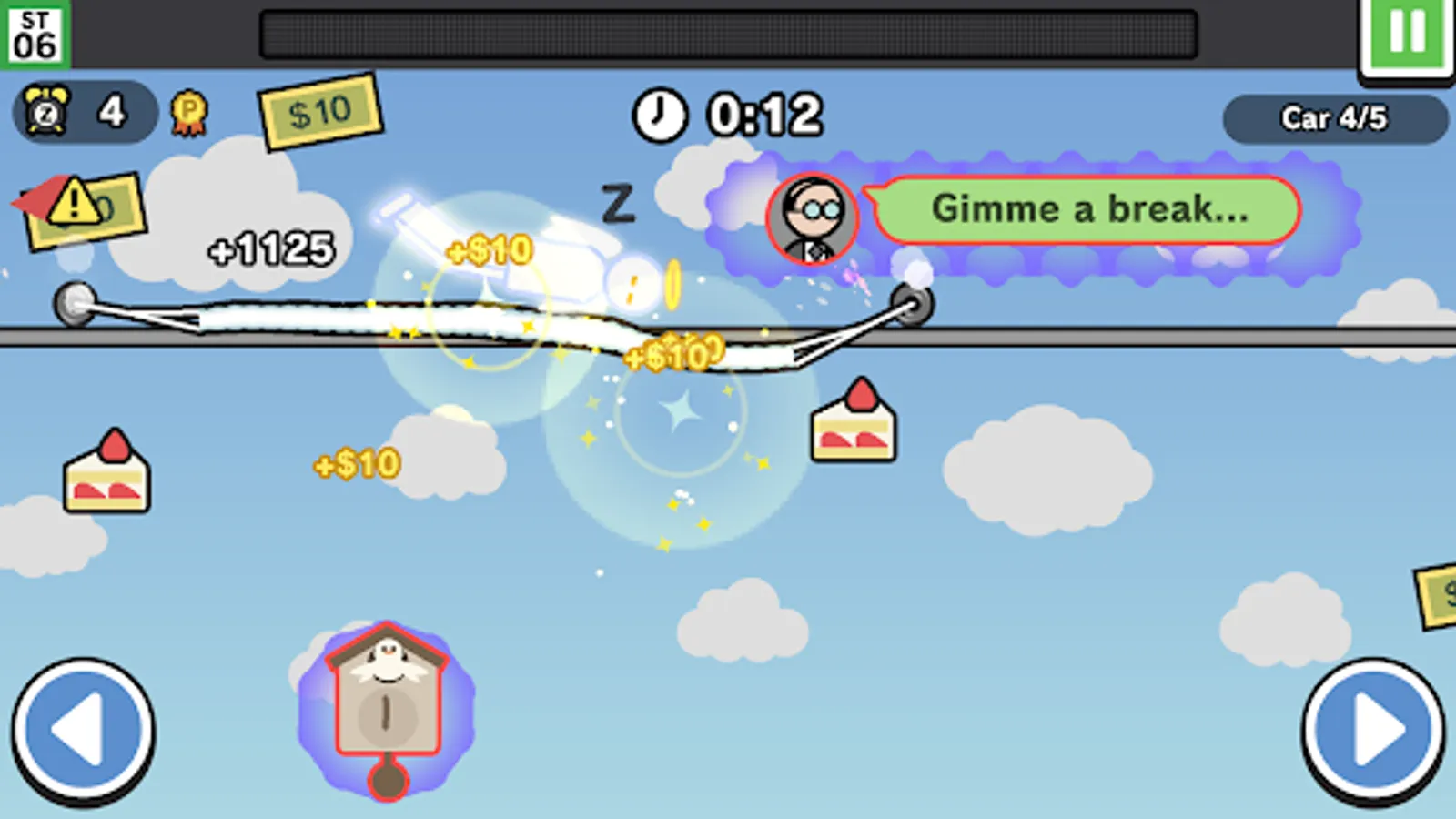This screenshot has height=819, width=1456.
Task: Tap the alarm clock snooze counter icon
Action: click(45, 112)
